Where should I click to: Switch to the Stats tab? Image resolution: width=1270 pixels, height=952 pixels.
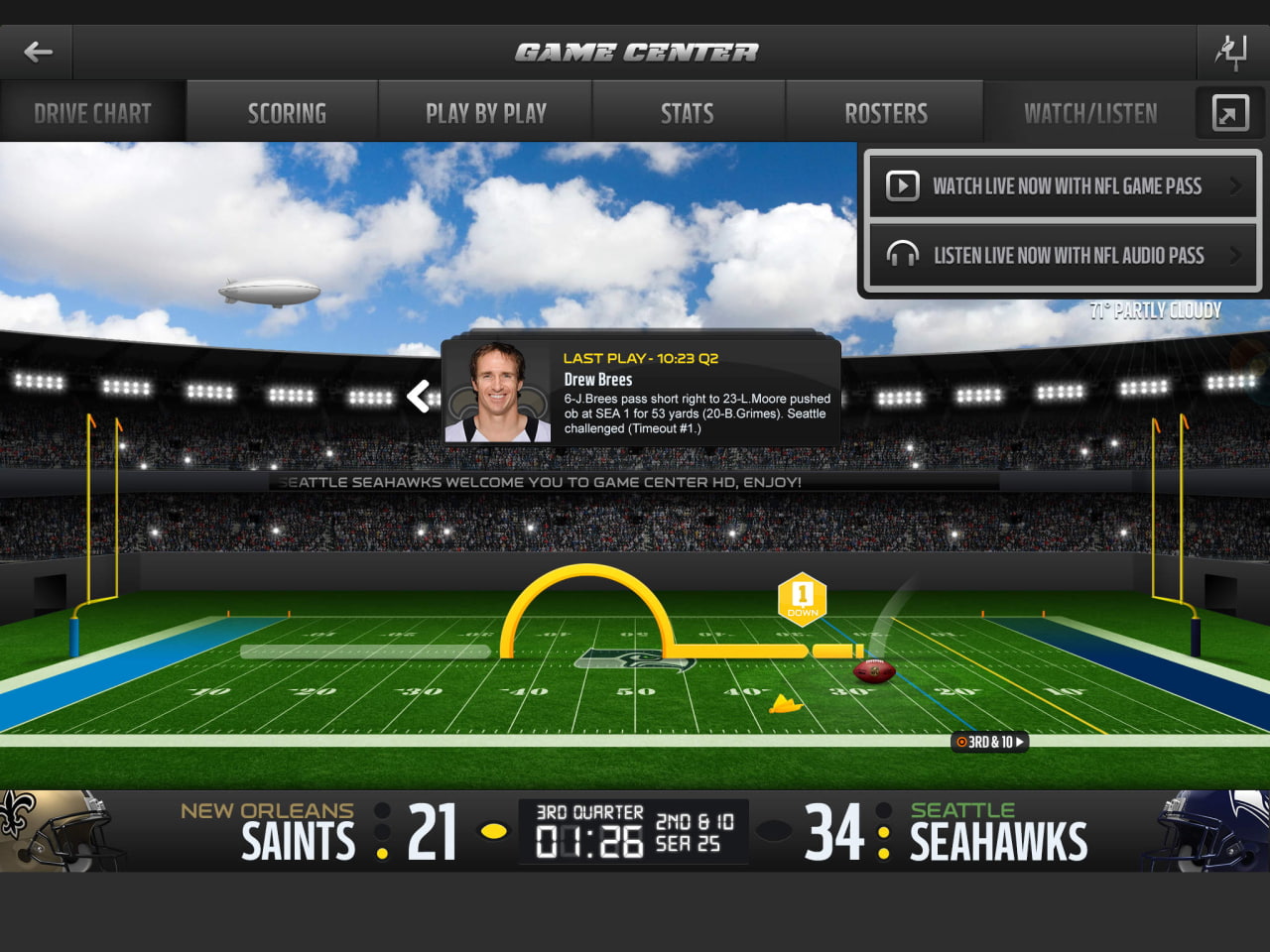tap(688, 112)
